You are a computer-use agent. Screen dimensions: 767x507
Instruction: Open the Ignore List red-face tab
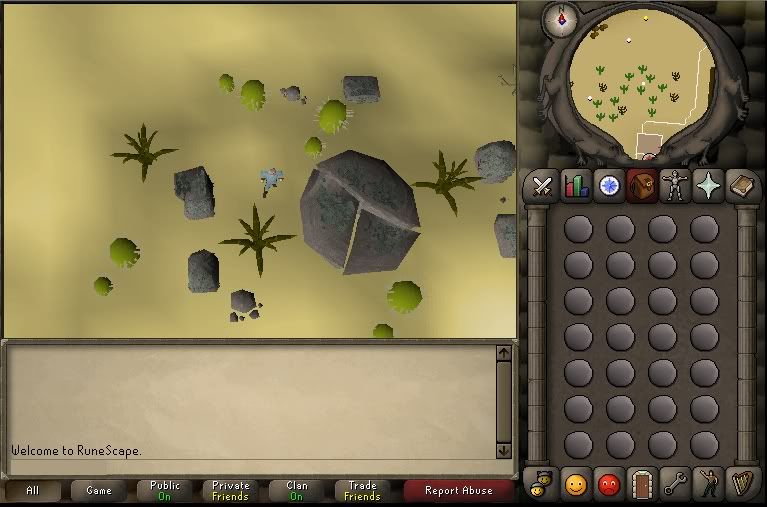[x=609, y=485]
